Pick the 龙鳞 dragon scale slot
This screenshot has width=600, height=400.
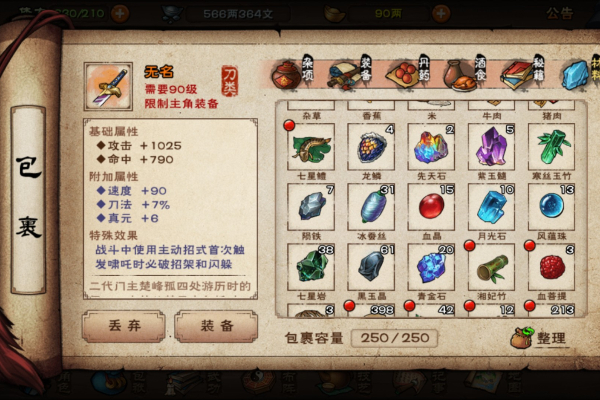pos(372,148)
